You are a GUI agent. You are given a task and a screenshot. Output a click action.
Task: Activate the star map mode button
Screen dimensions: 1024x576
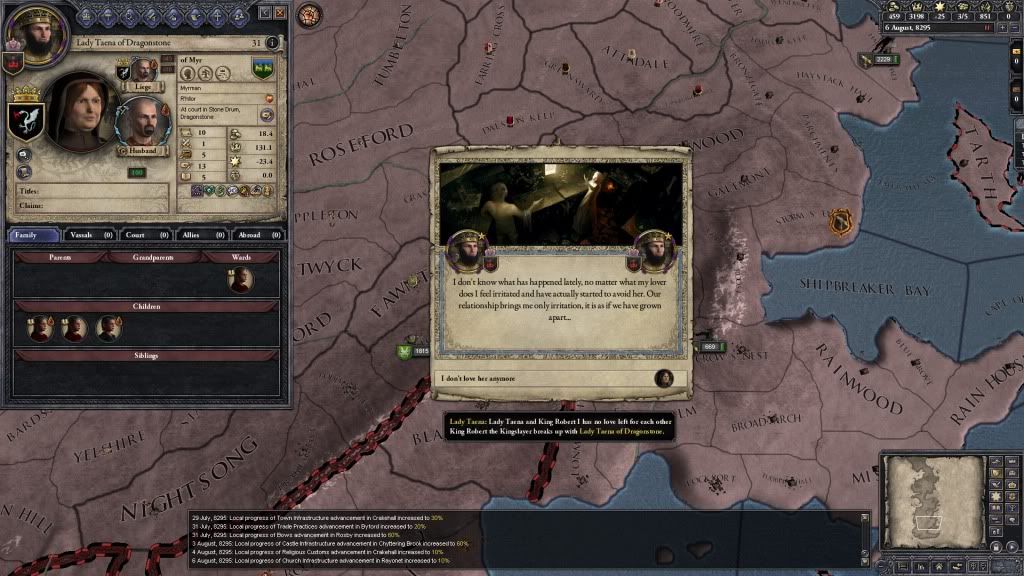[x=994, y=497]
